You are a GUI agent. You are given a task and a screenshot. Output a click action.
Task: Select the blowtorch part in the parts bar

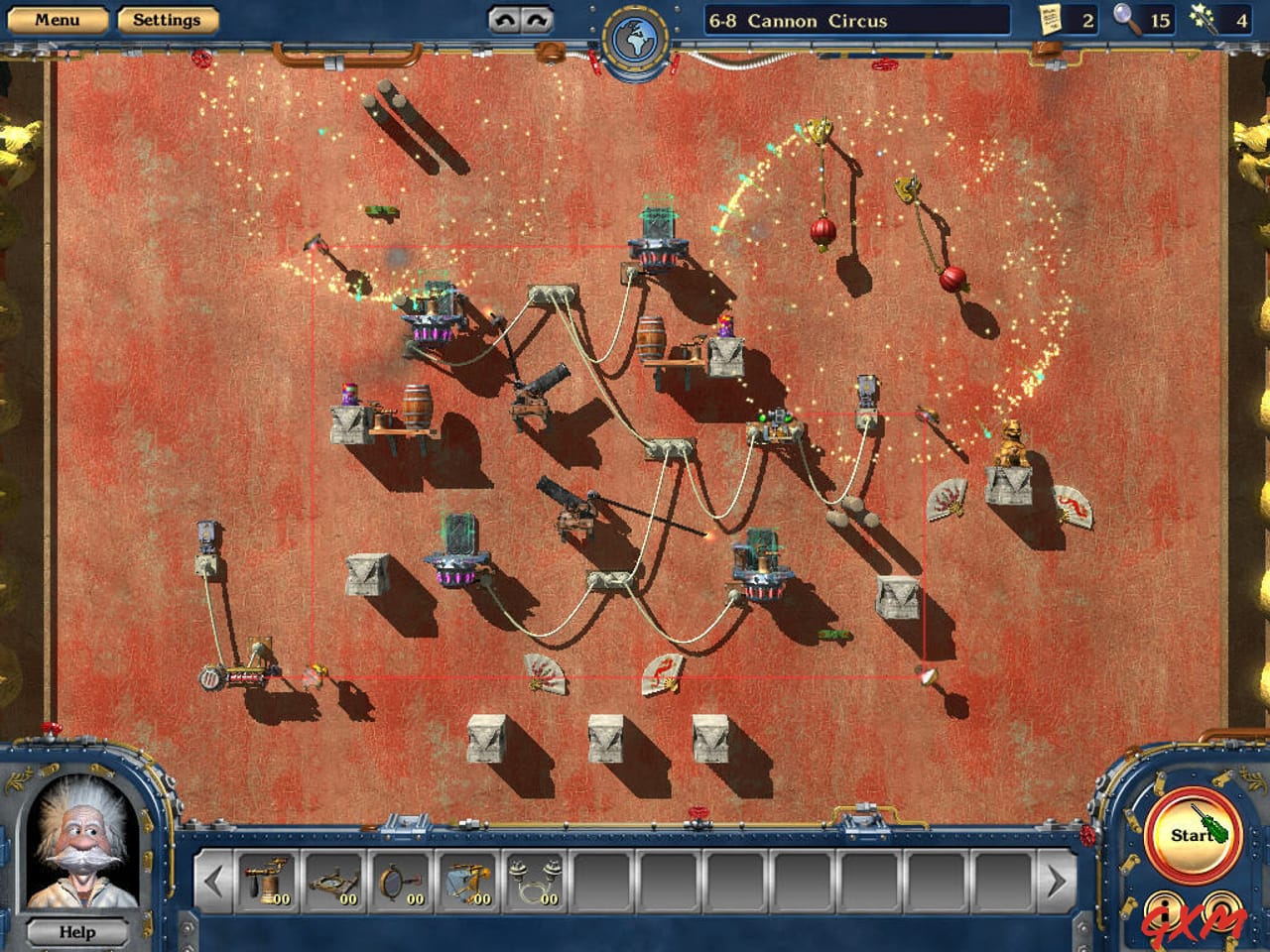coord(266,883)
